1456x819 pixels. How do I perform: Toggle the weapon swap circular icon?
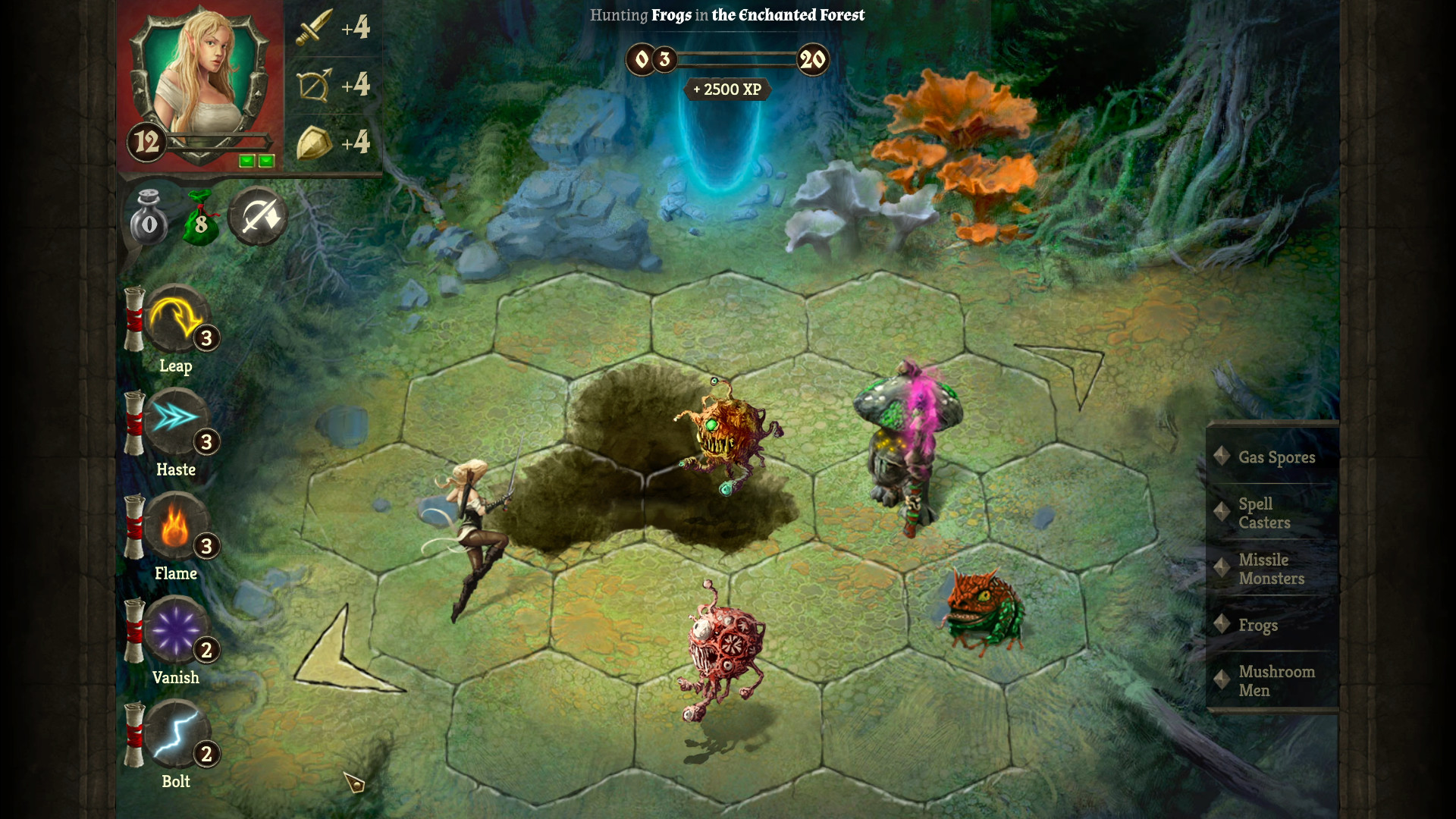tap(257, 218)
